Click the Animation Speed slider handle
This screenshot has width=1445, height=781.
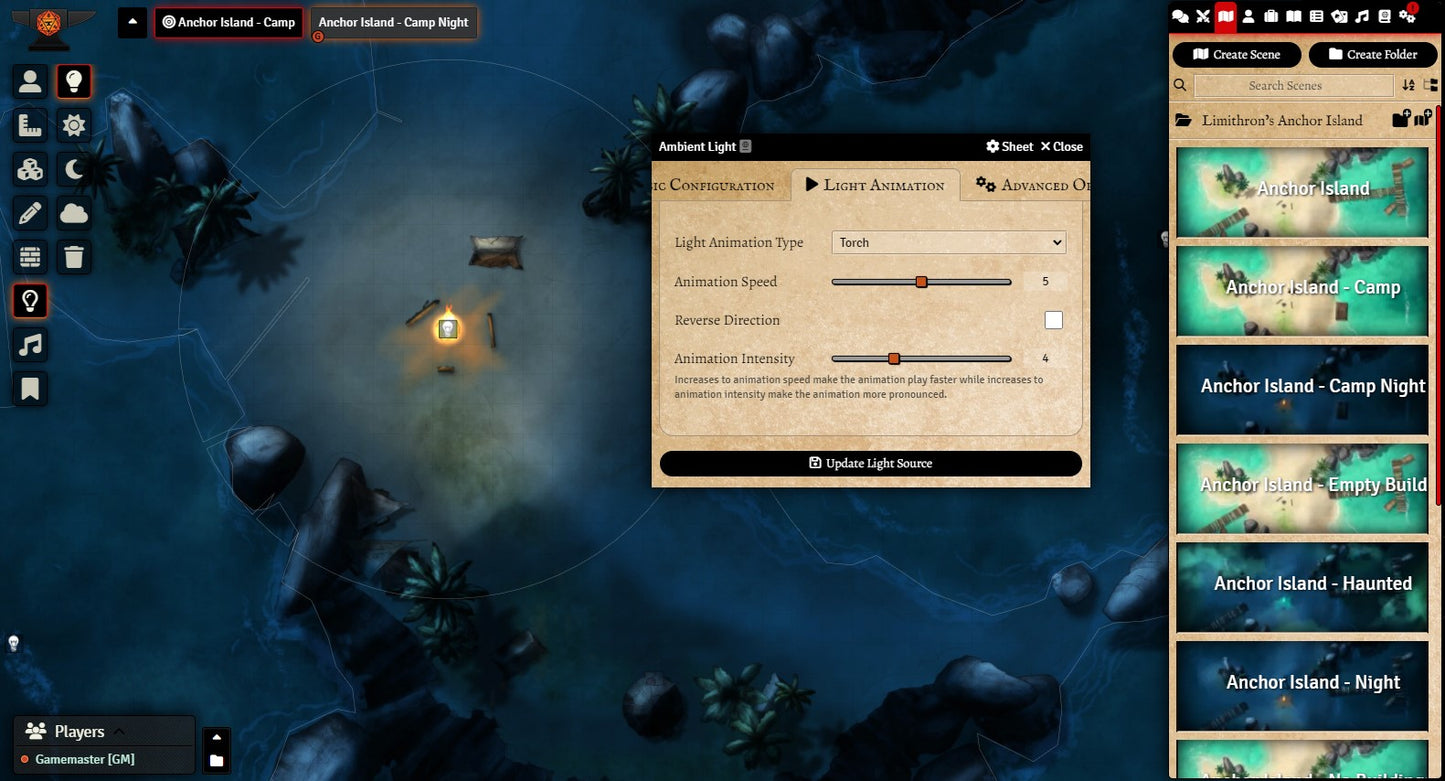click(x=921, y=282)
